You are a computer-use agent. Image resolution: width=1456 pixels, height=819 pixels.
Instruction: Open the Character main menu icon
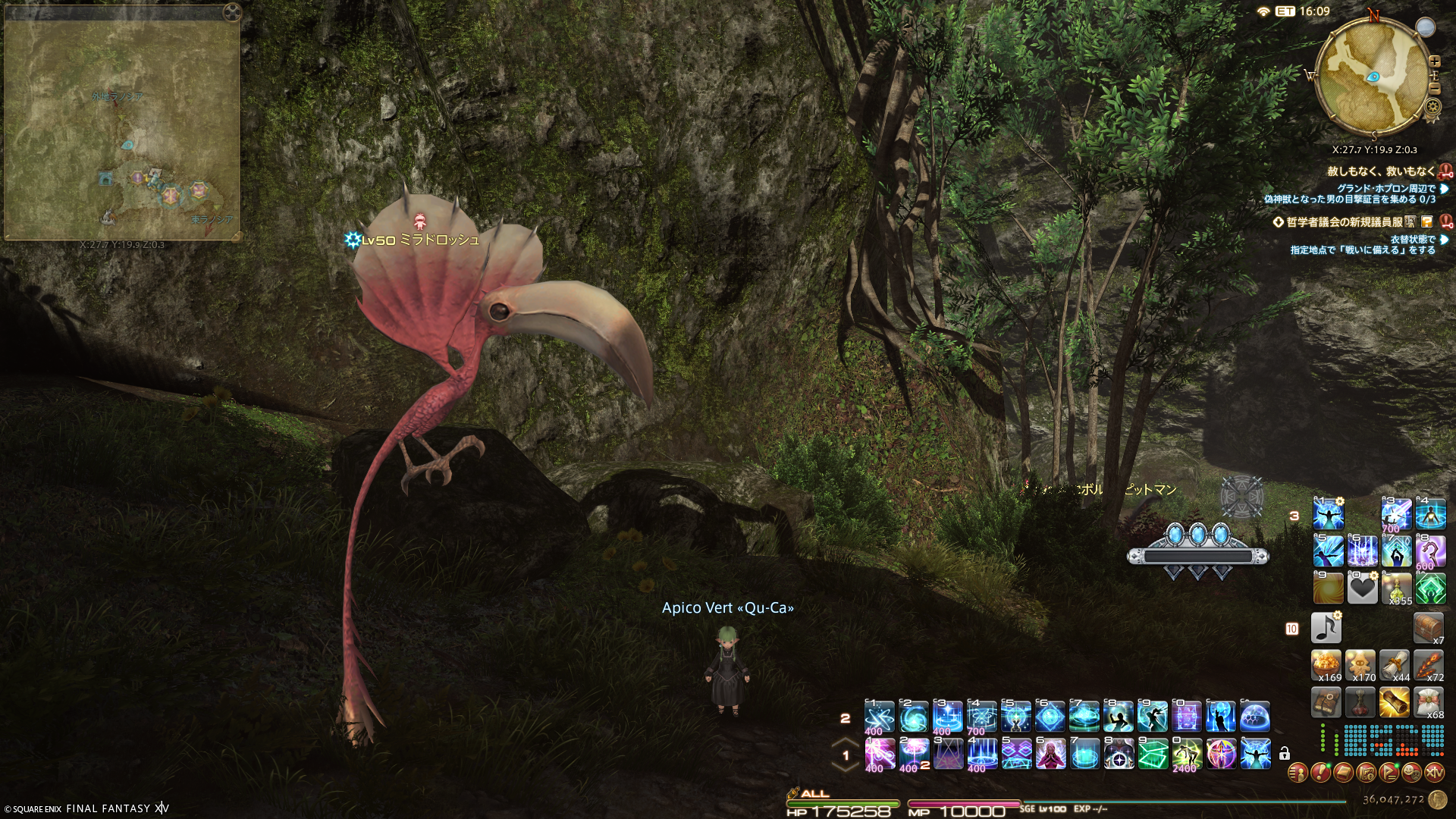[1298, 773]
